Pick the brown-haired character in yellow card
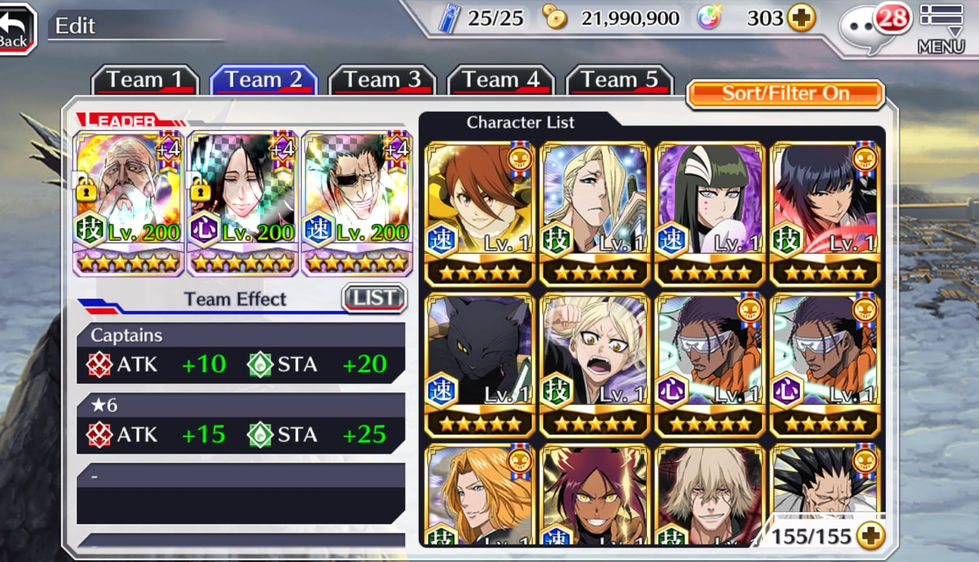This screenshot has width=979, height=562. (480, 214)
